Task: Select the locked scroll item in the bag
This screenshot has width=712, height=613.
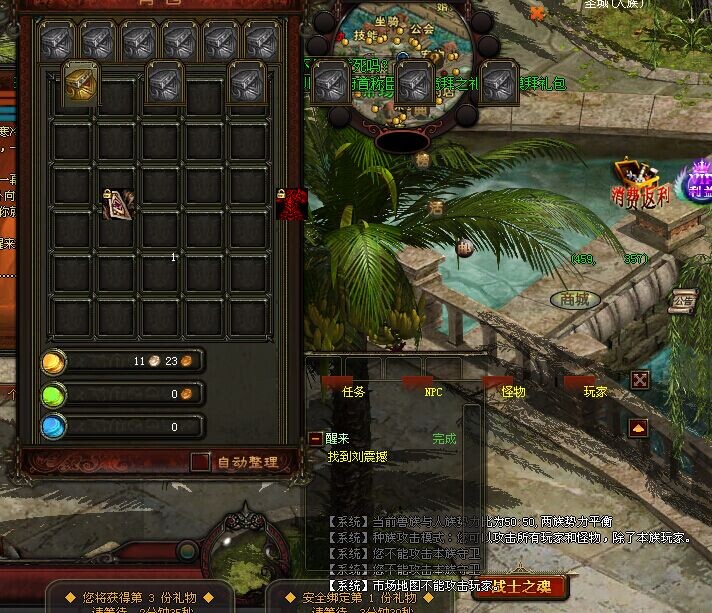Action: pos(119,203)
